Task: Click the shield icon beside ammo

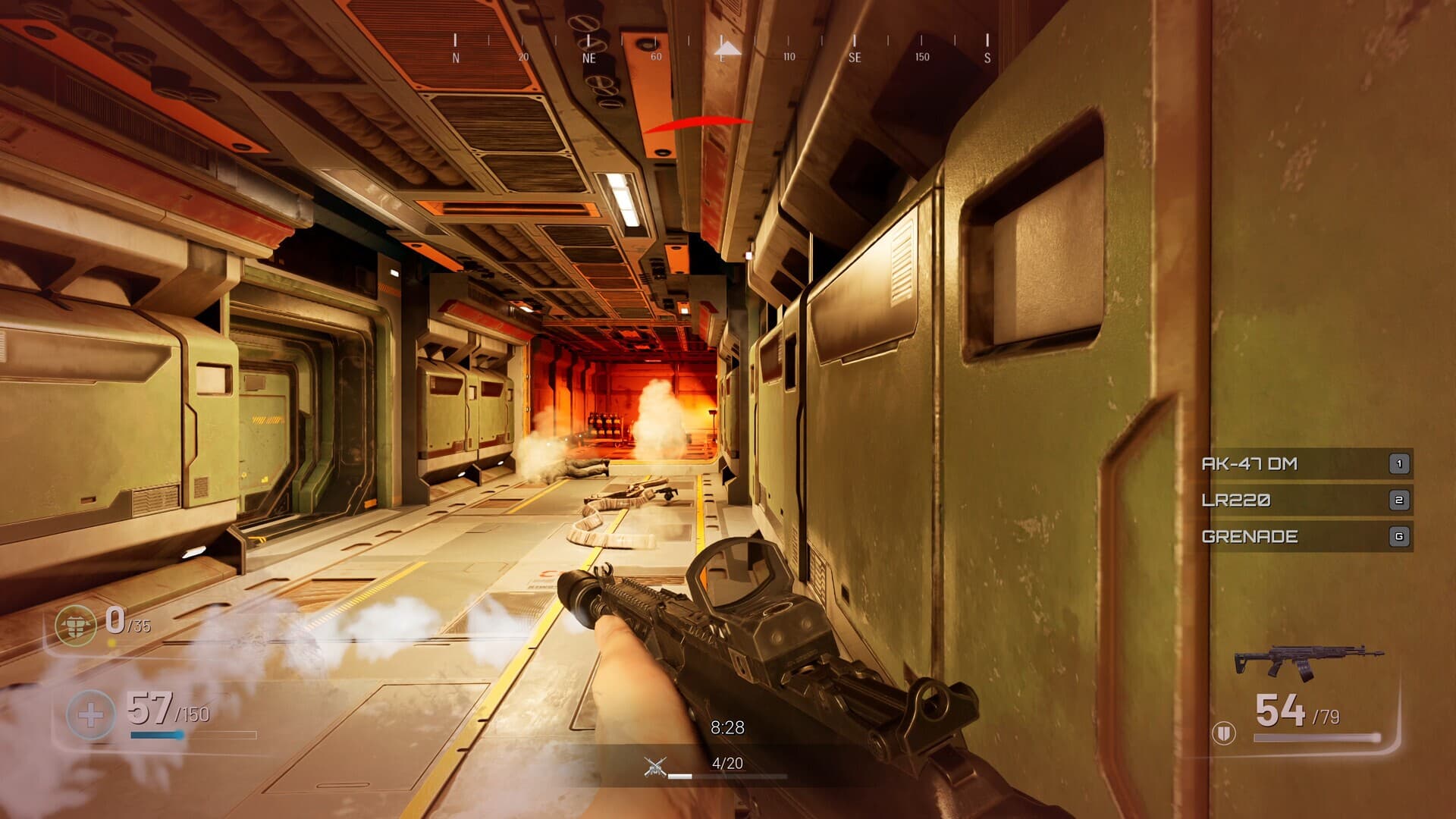Action: click(x=1223, y=733)
